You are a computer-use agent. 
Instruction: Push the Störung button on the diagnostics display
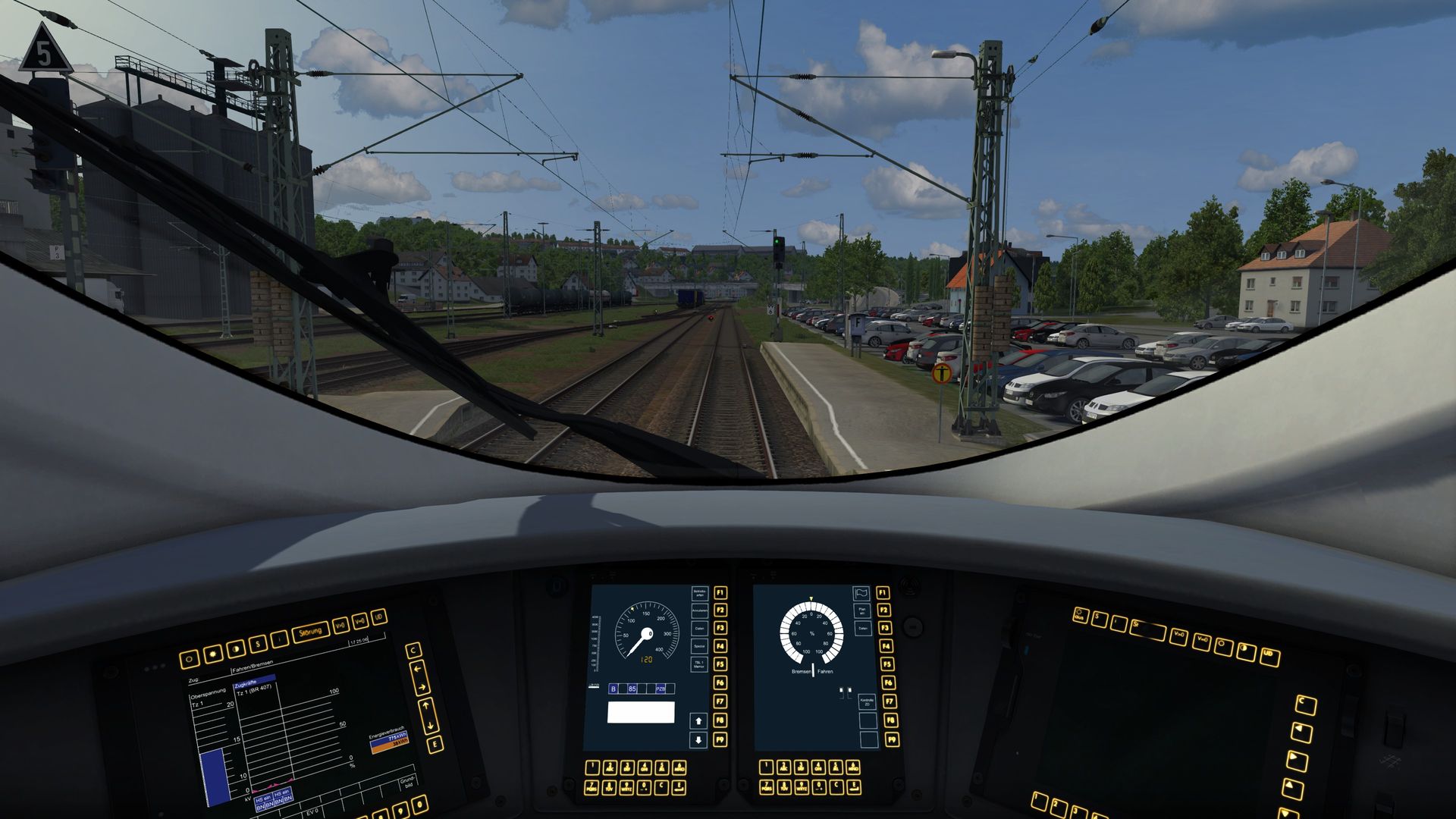[x=311, y=632]
